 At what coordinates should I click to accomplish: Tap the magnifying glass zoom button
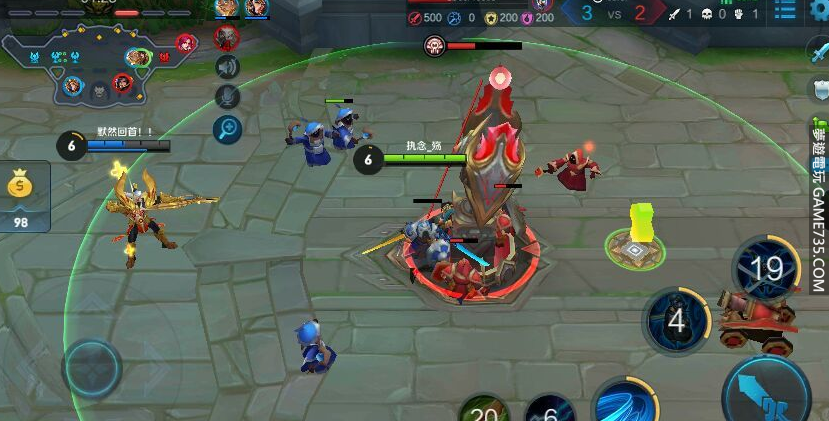click(x=228, y=128)
